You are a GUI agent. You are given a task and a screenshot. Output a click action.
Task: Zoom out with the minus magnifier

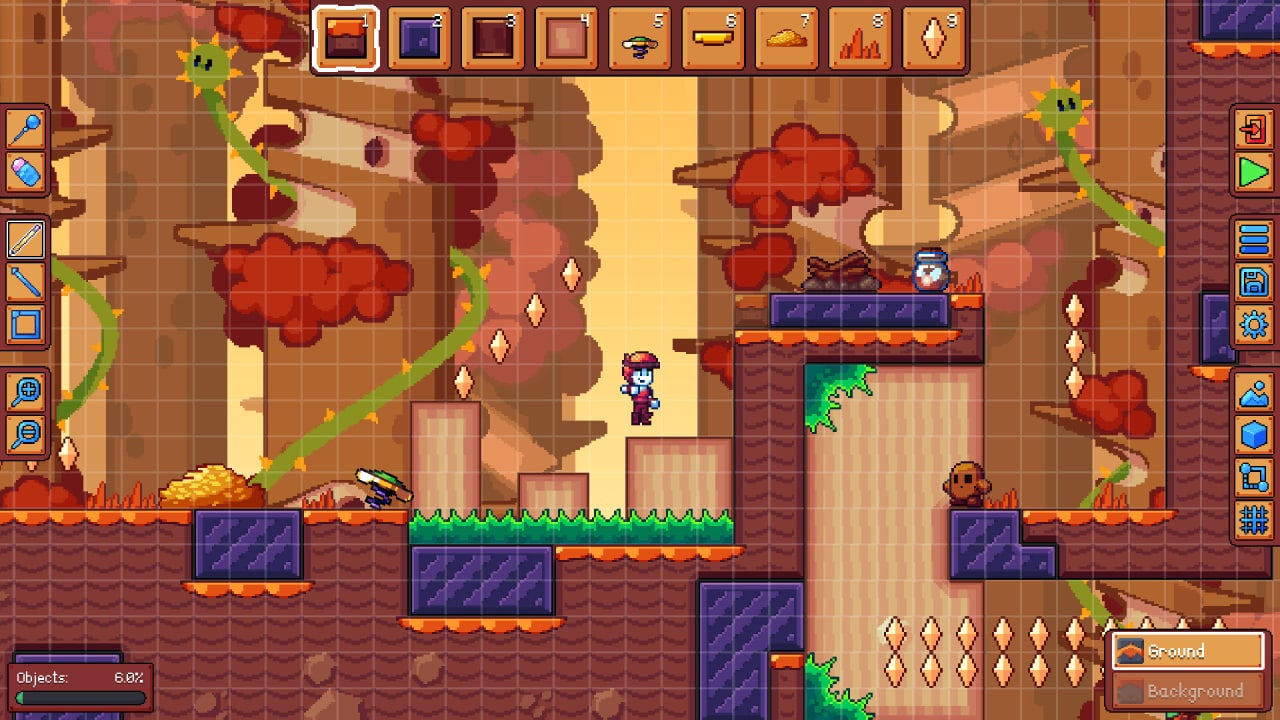click(x=25, y=433)
